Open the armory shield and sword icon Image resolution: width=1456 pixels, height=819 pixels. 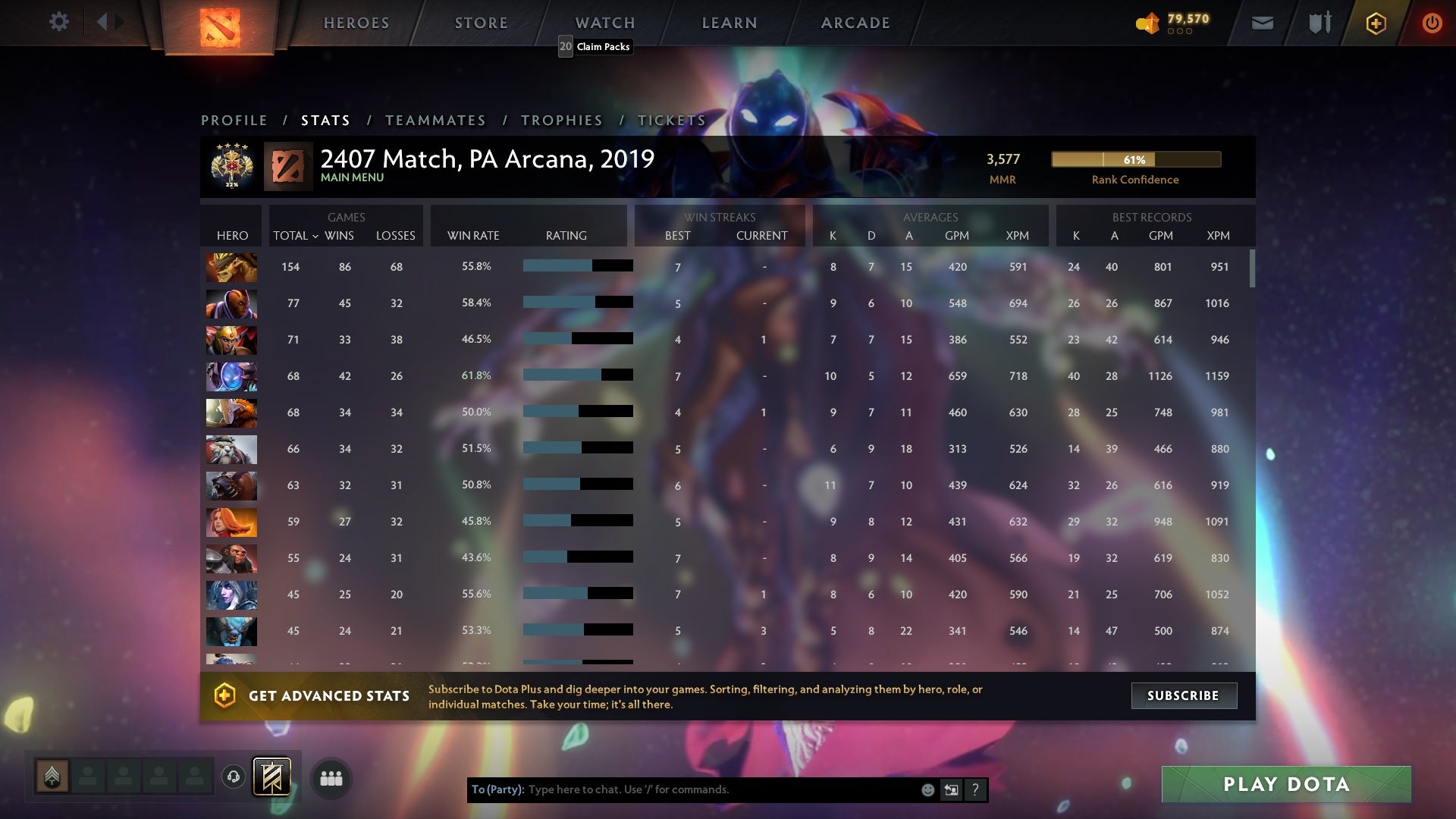1319,24
